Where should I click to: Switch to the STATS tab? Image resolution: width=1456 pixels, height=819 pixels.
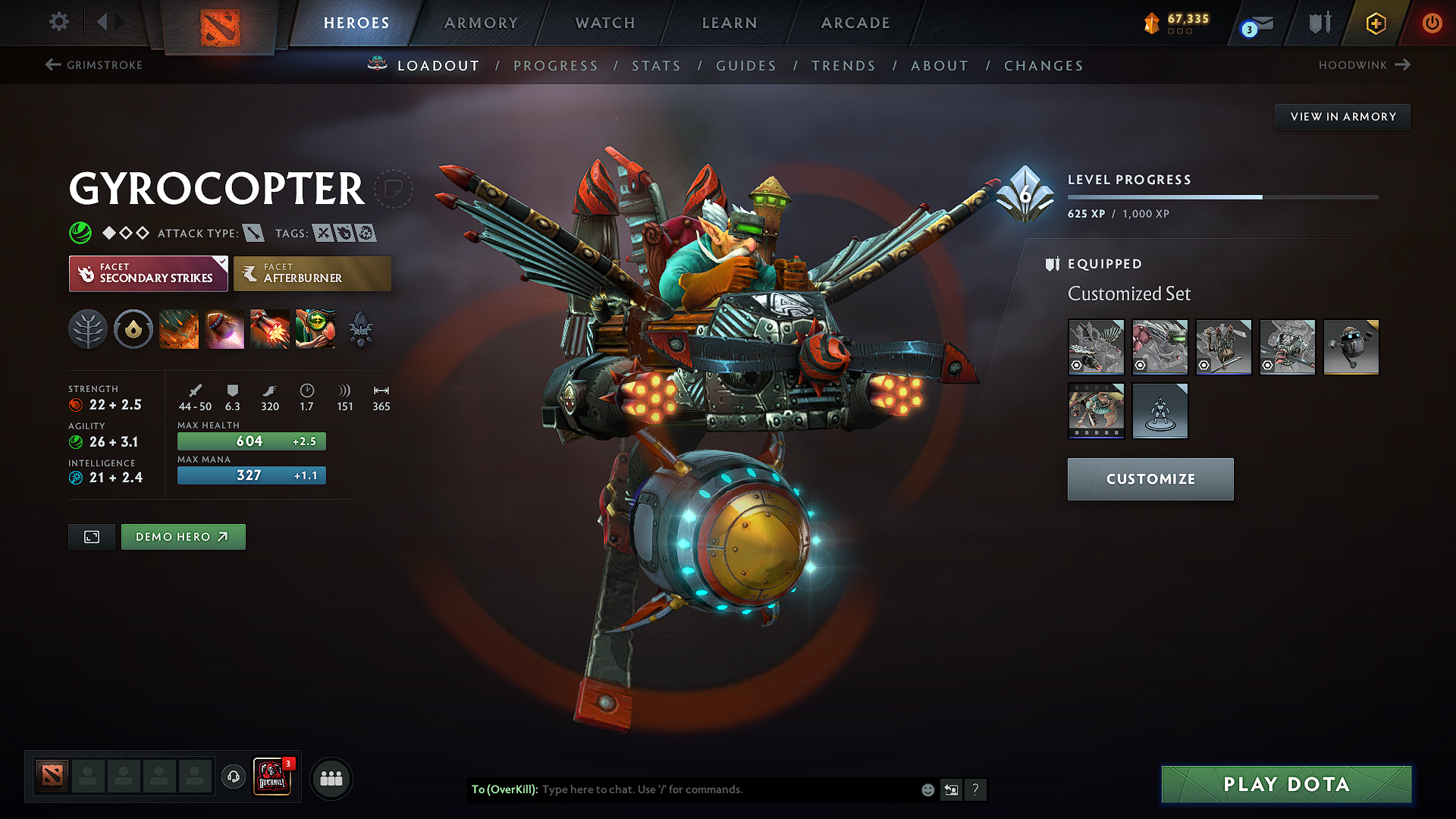tap(657, 66)
